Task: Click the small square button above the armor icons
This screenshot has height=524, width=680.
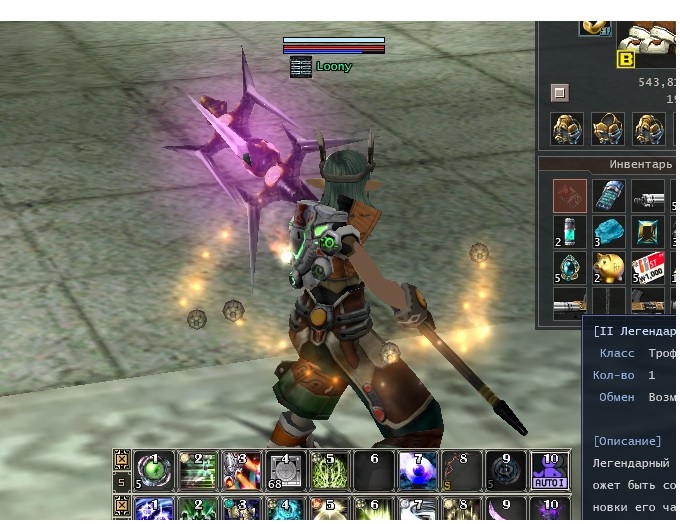Action: point(560,93)
